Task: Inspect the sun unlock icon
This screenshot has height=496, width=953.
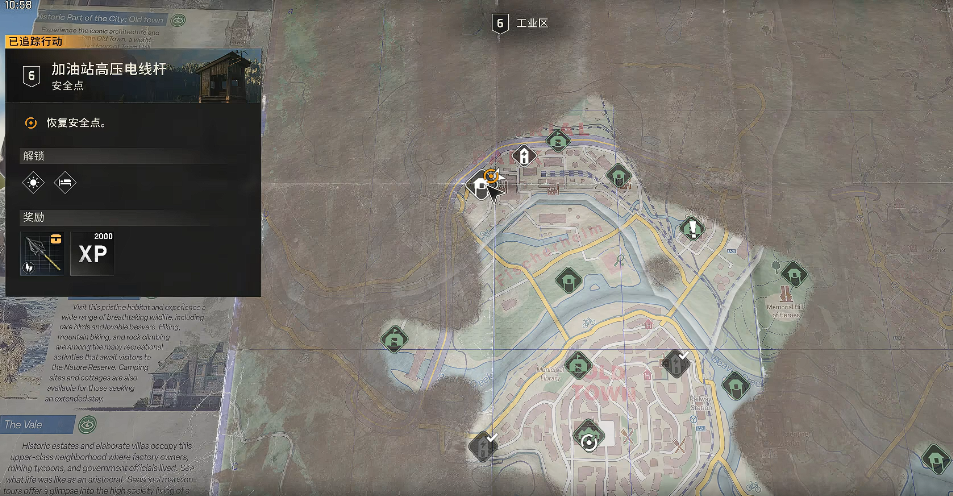Action: pos(35,182)
